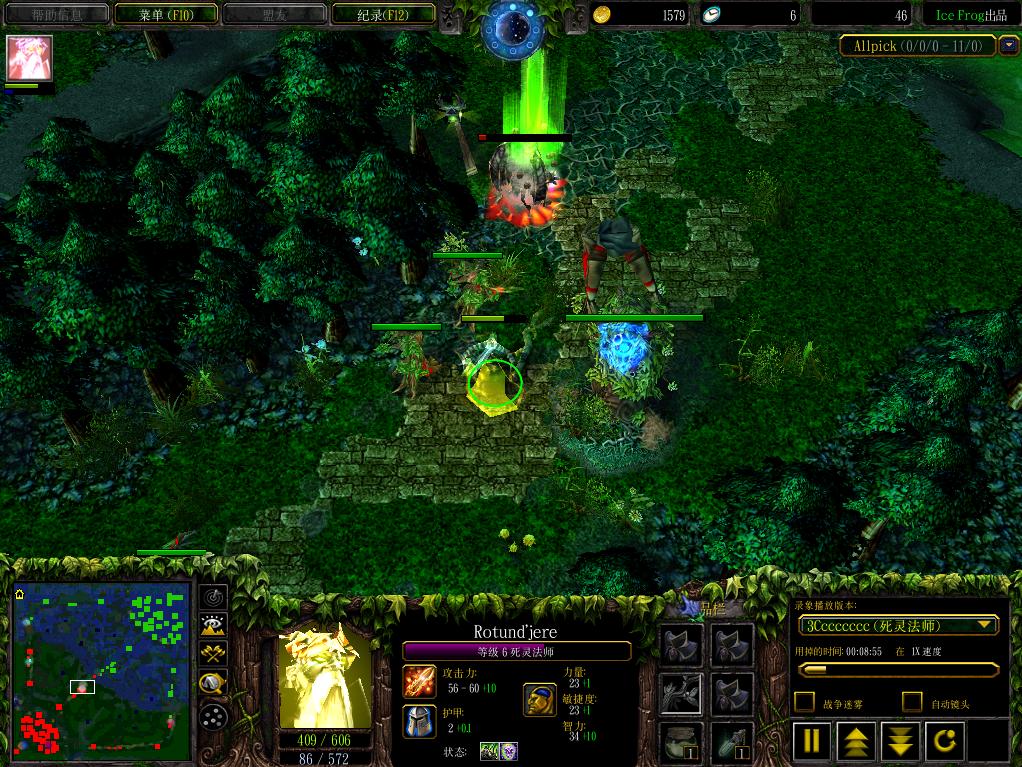The height and width of the screenshot is (767, 1022).
Task: Select the green vial item slot
Action: pos(732,743)
